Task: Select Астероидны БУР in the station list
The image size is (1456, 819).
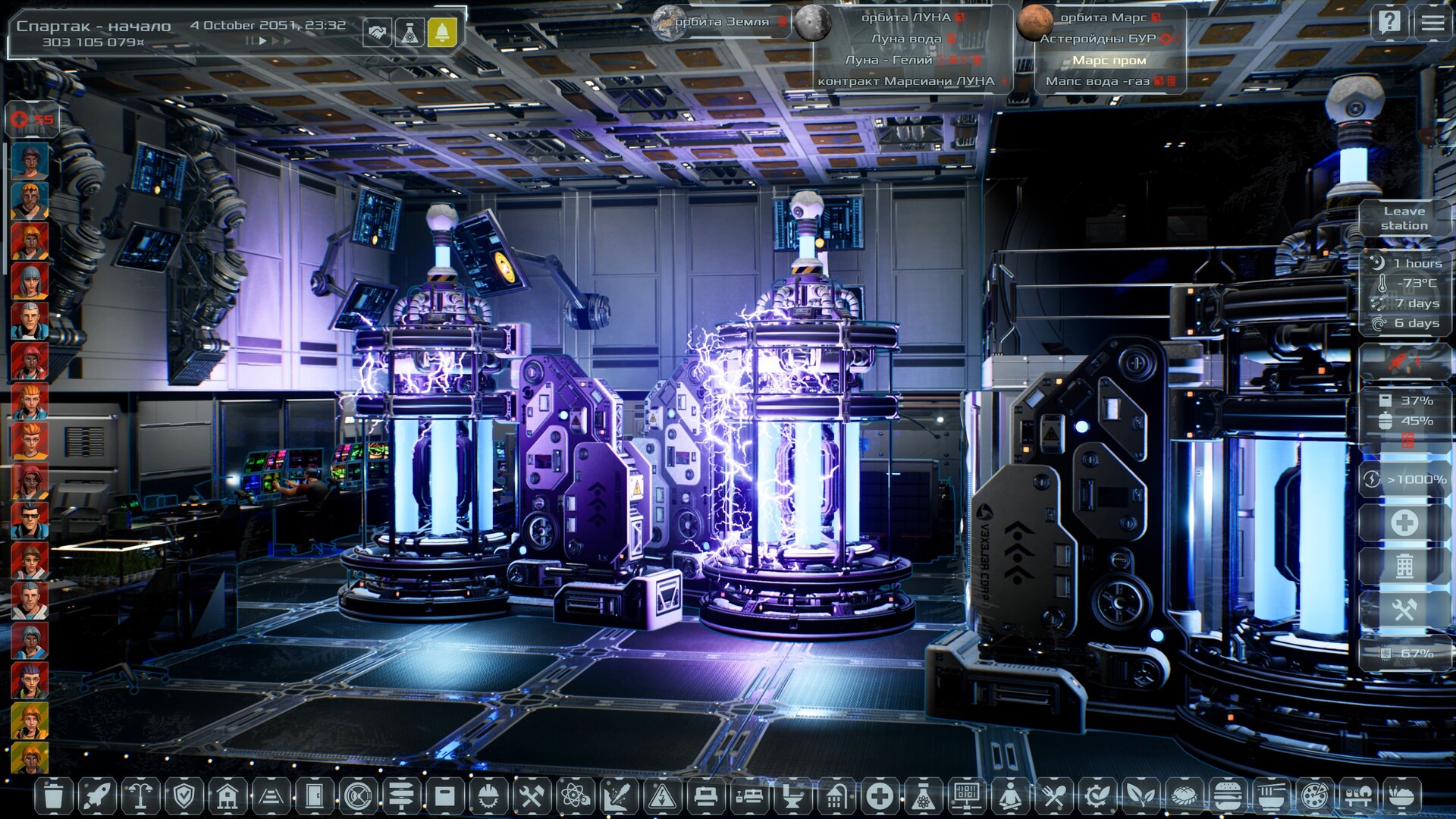Action: tap(1097, 39)
